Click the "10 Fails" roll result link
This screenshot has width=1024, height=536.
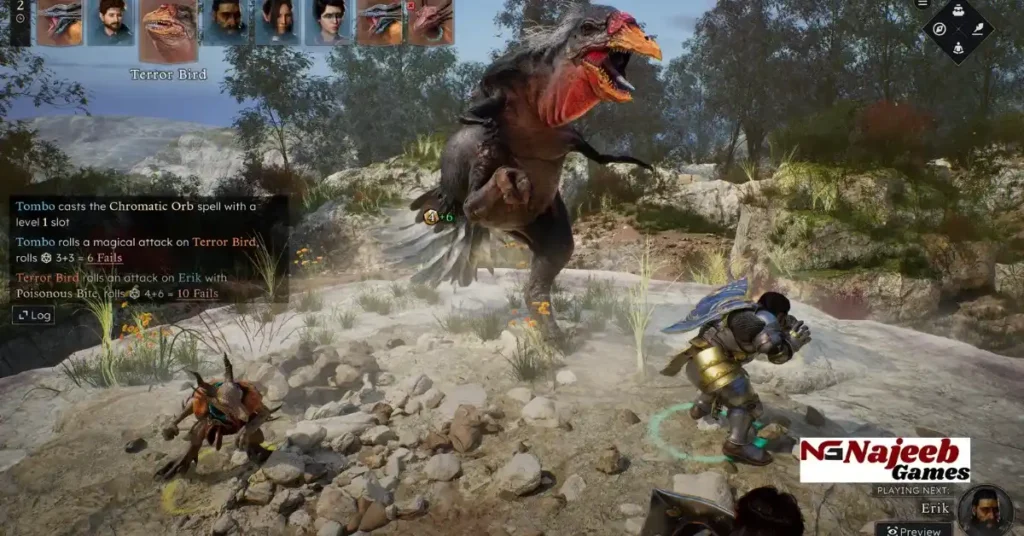(x=198, y=293)
